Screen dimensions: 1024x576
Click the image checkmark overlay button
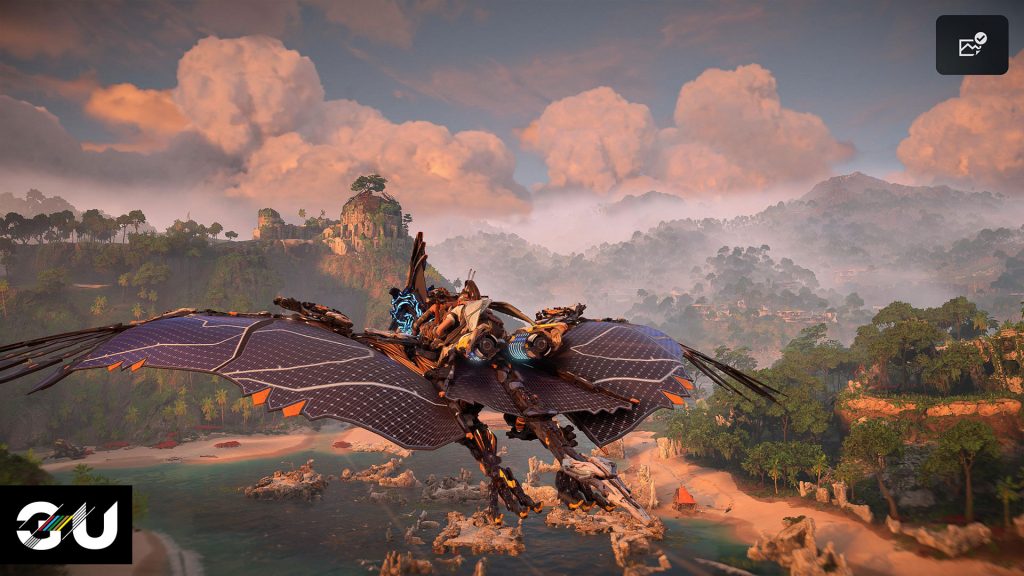tap(971, 45)
